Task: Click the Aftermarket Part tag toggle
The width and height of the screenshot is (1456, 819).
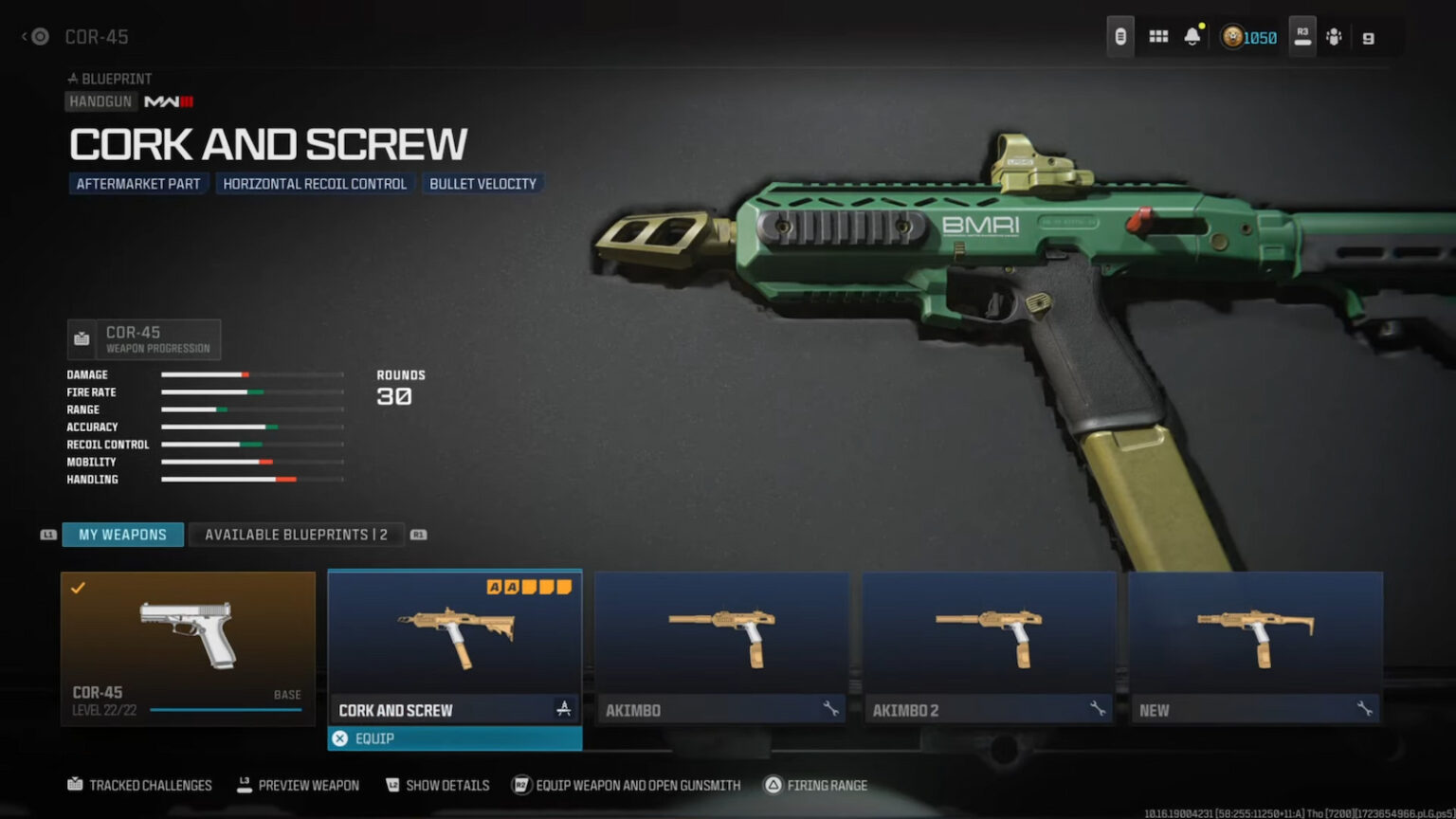Action: (x=138, y=183)
